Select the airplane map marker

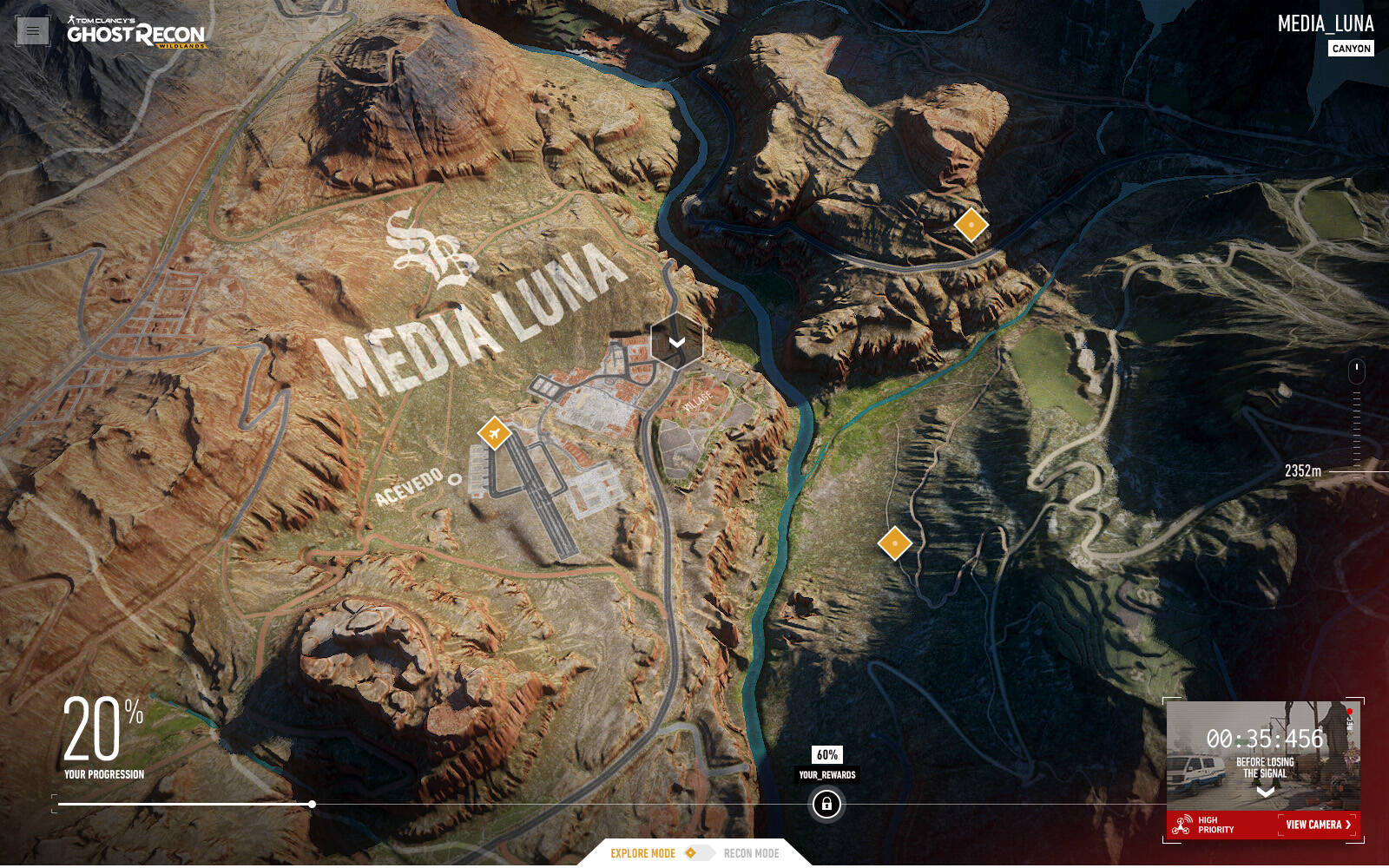[x=494, y=432]
